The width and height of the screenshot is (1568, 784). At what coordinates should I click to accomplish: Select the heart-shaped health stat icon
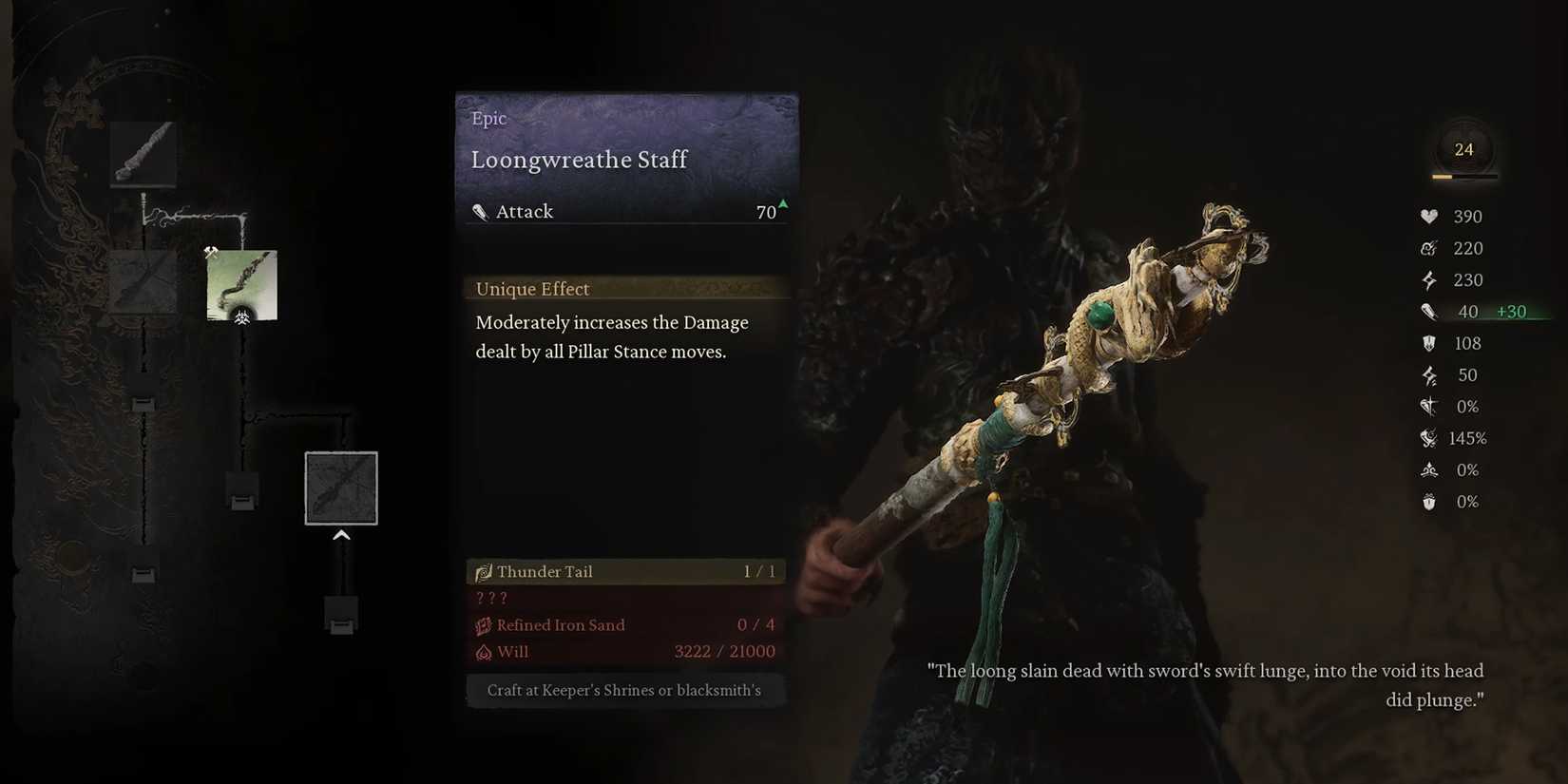[x=1429, y=216]
